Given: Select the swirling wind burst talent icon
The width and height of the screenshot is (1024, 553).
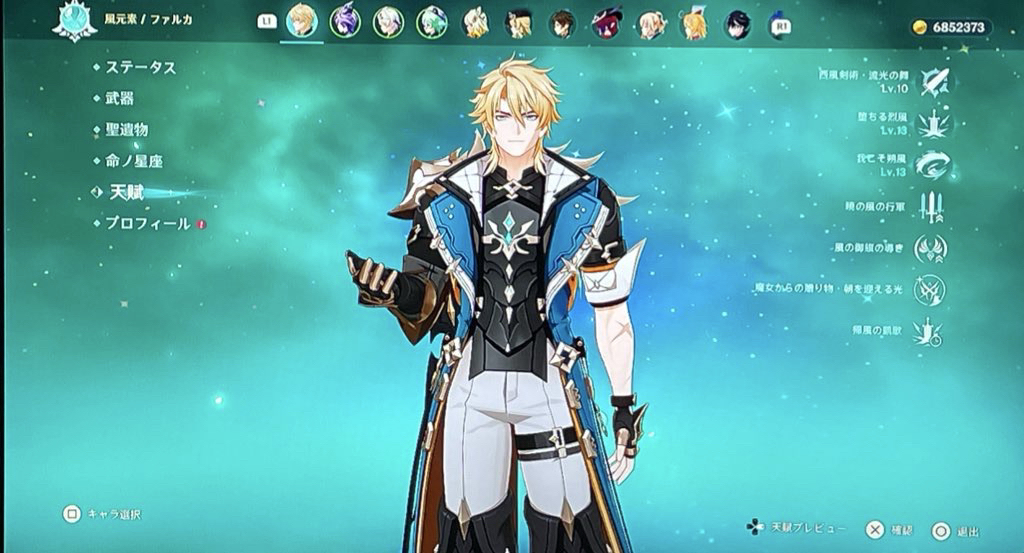Looking at the screenshot, I should [x=934, y=164].
